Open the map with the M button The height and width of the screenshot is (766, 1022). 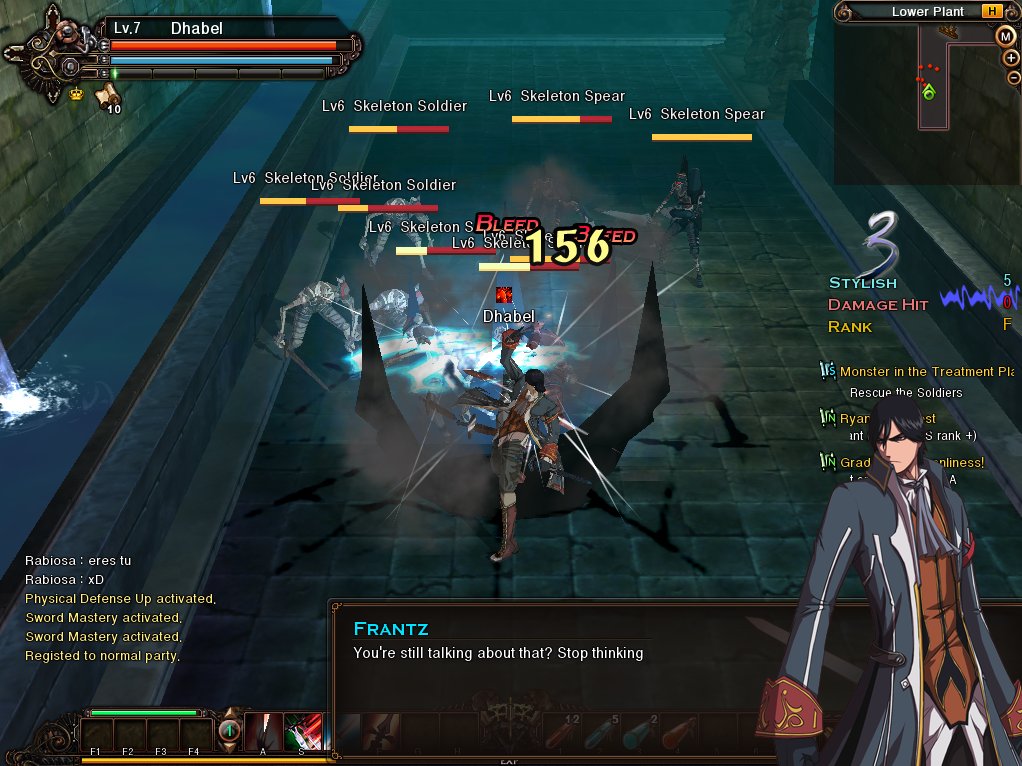[1006, 36]
